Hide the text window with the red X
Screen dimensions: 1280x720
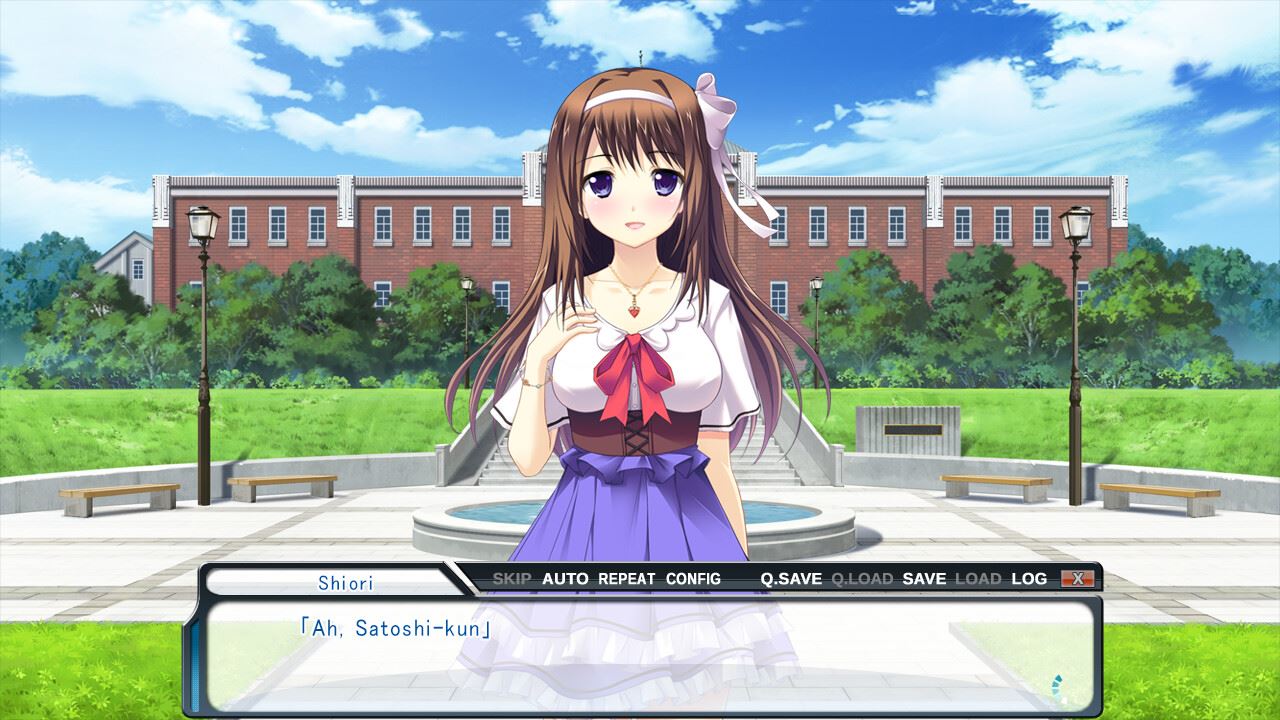point(1078,579)
